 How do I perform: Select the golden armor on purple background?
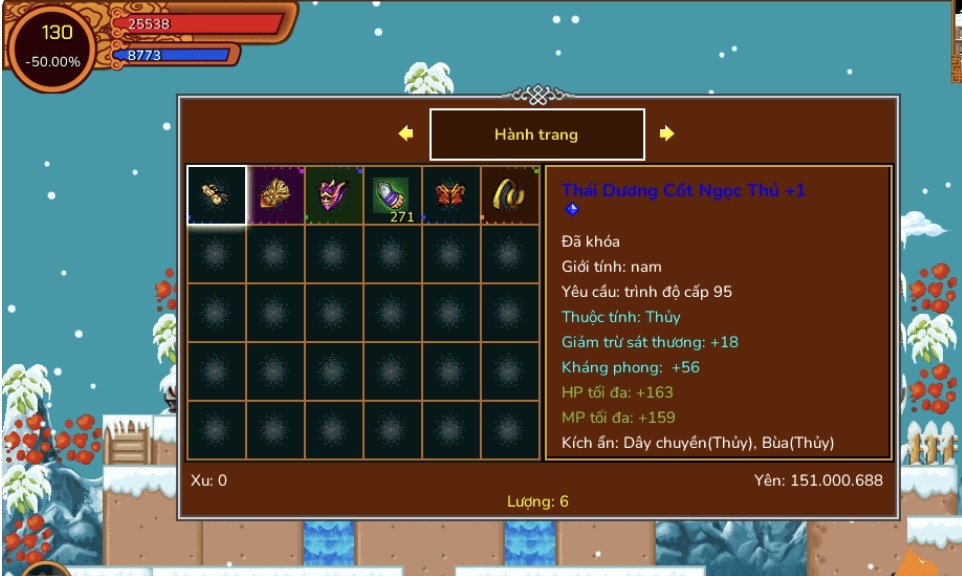click(276, 196)
